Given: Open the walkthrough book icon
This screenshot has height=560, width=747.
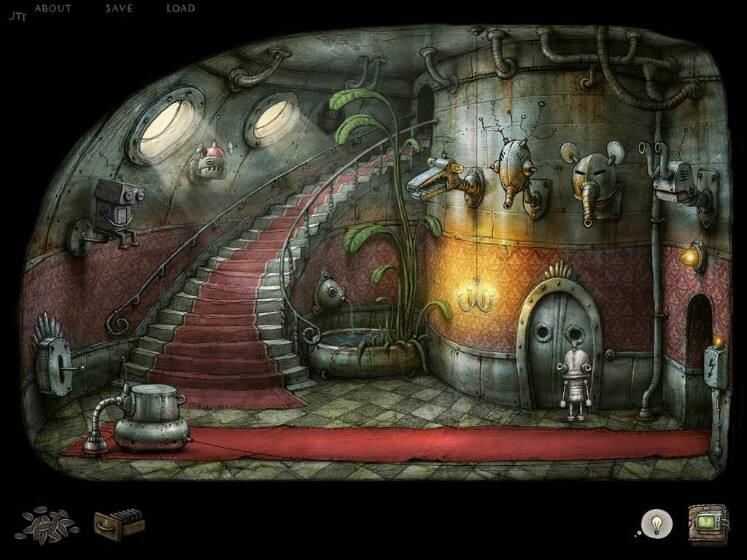Looking at the screenshot, I should 708,522.
